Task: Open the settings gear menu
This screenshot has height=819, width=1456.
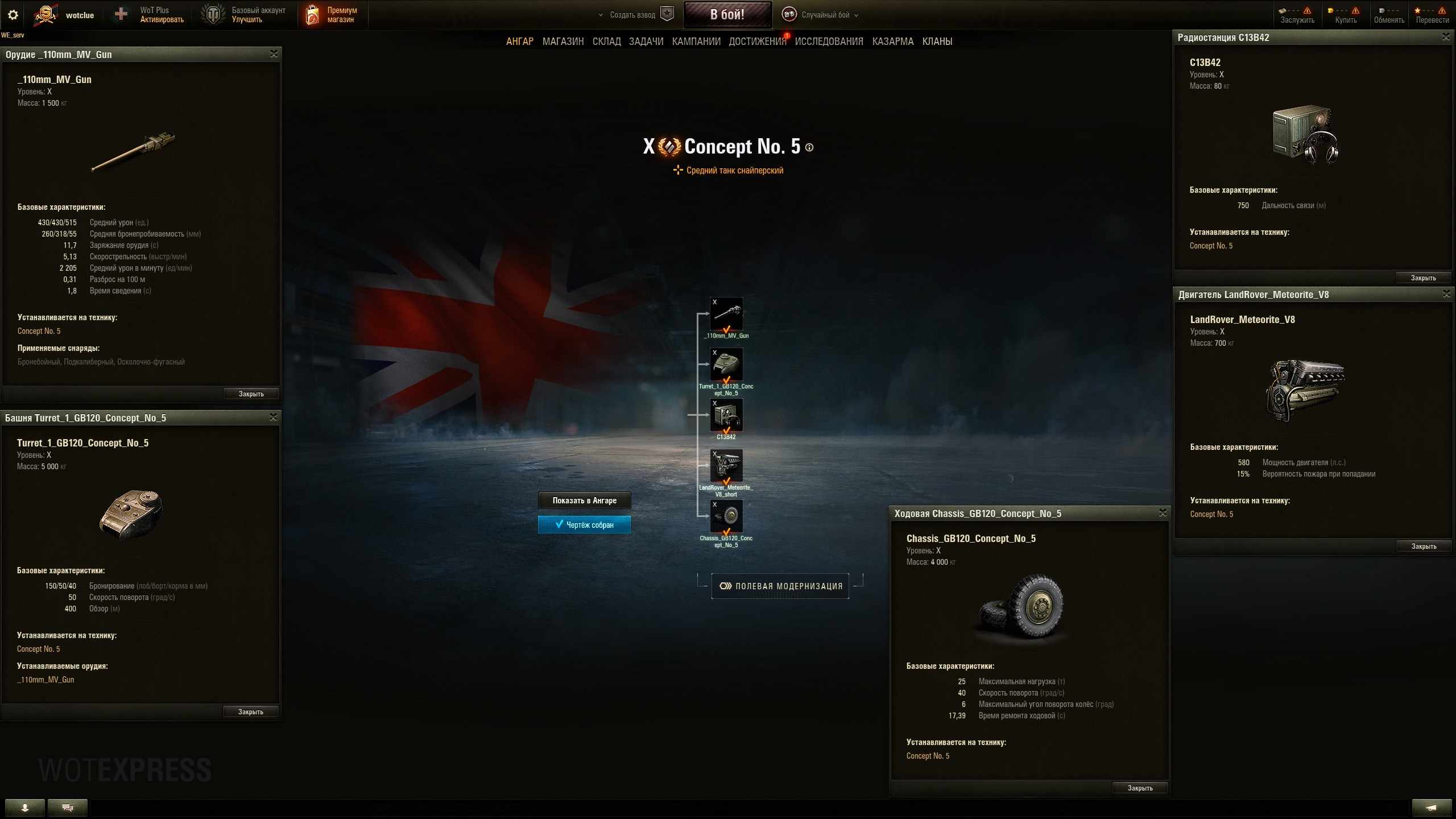Action: pyautogui.click(x=13, y=15)
